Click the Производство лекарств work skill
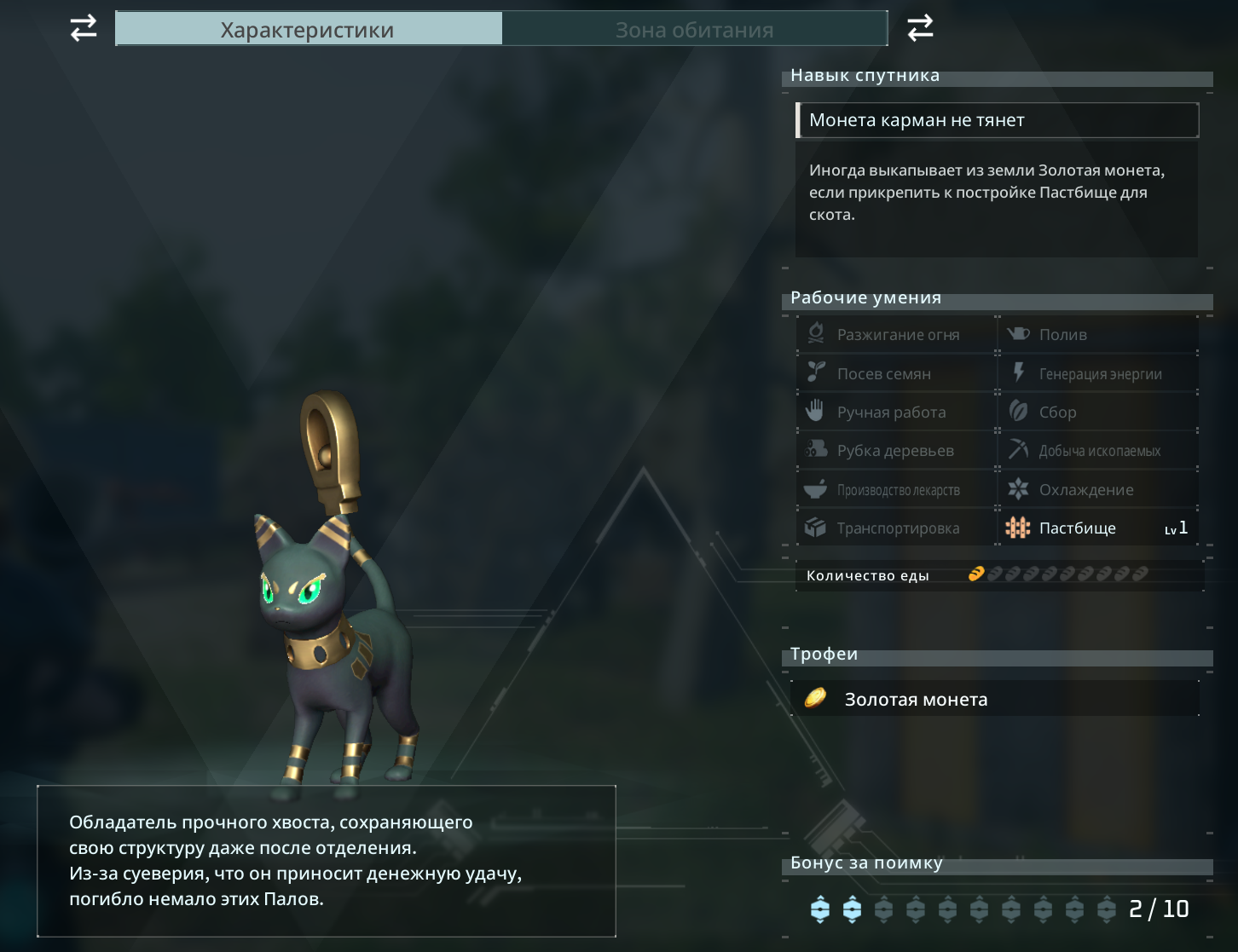1238x952 pixels. point(897,490)
